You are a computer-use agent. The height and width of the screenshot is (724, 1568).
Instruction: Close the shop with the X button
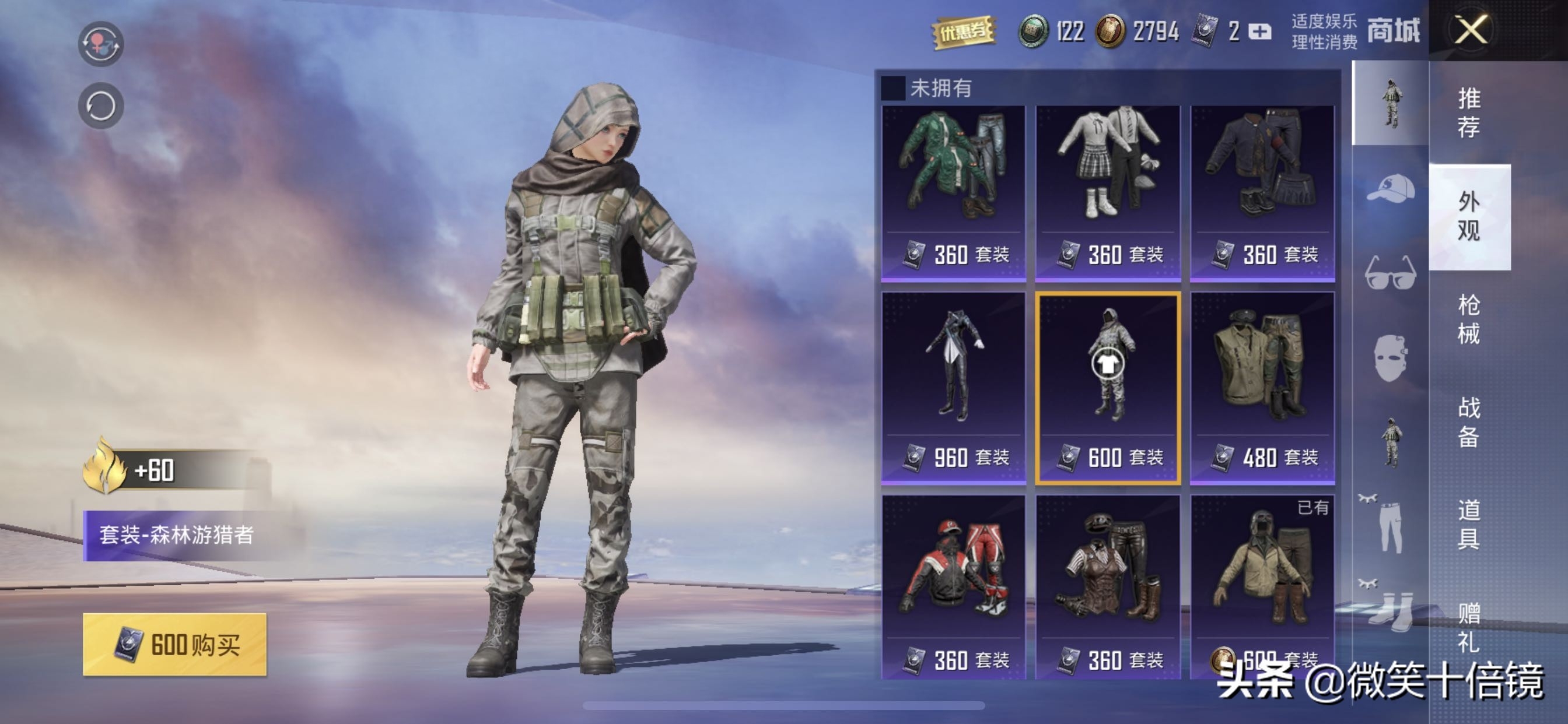tap(1471, 29)
